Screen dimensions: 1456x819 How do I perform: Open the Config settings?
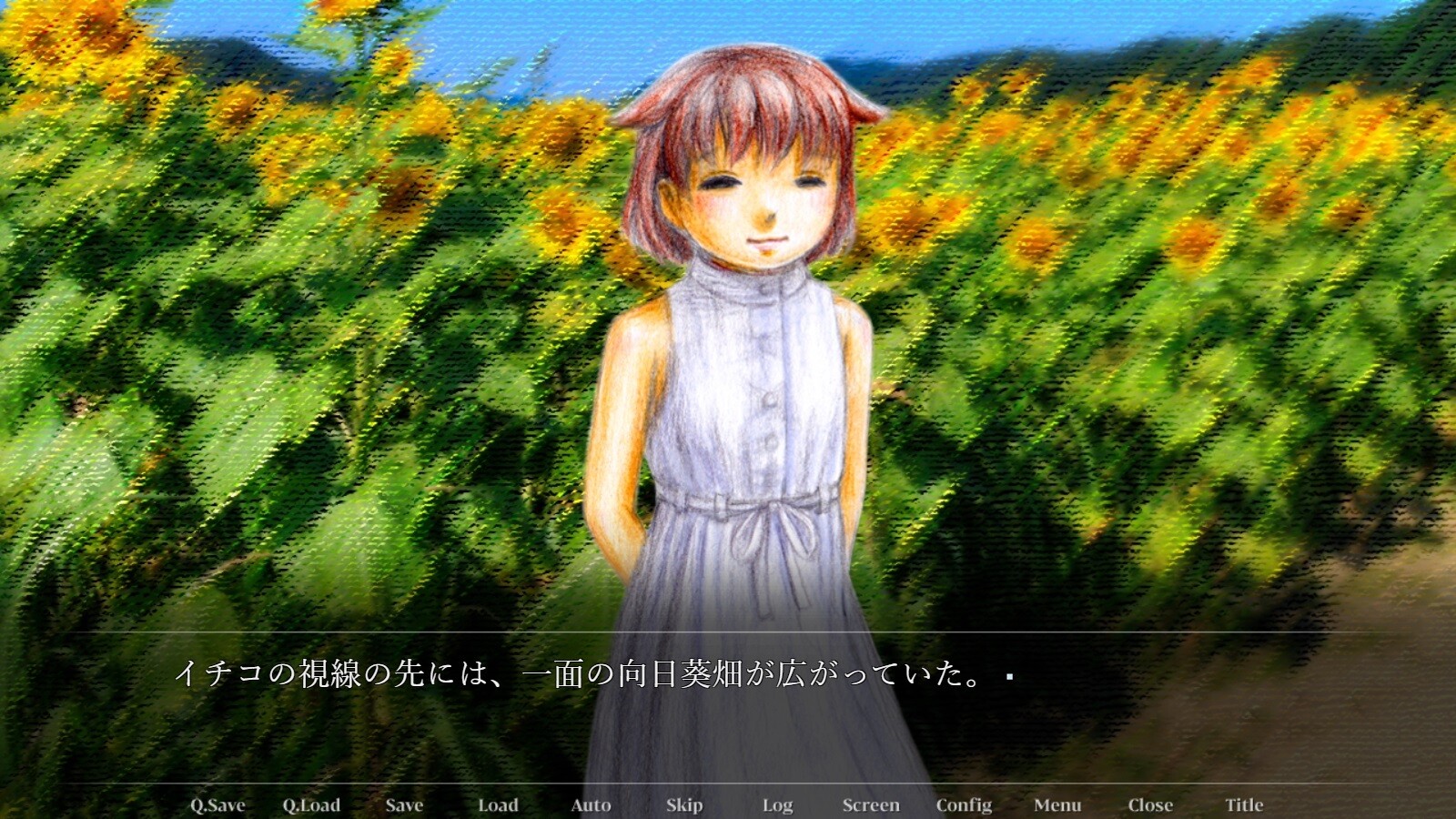[x=965, y=804]
